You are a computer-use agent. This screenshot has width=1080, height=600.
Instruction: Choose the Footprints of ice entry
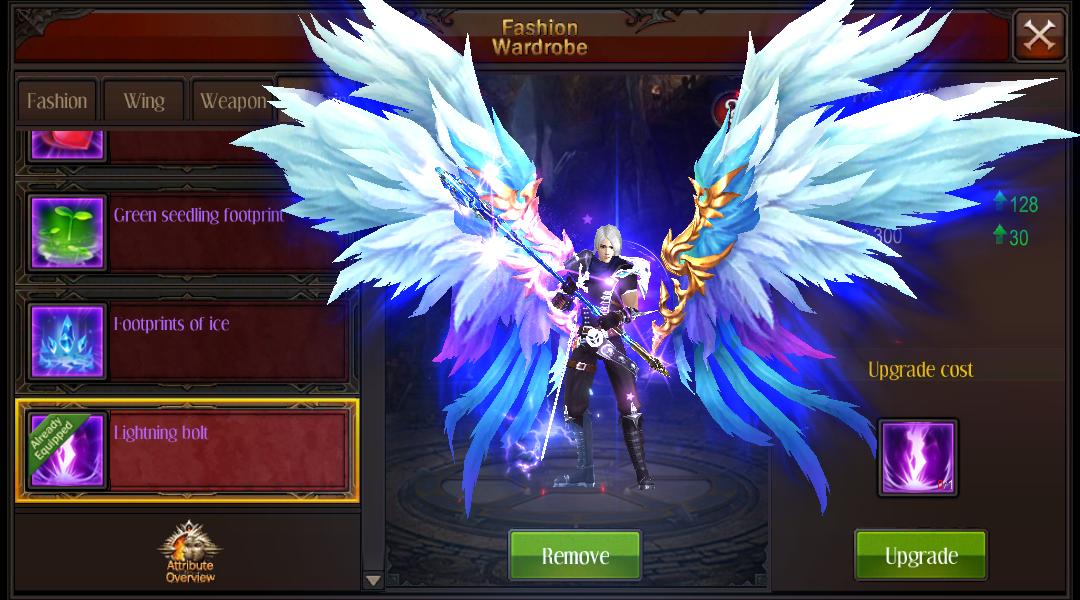(186, 341)
